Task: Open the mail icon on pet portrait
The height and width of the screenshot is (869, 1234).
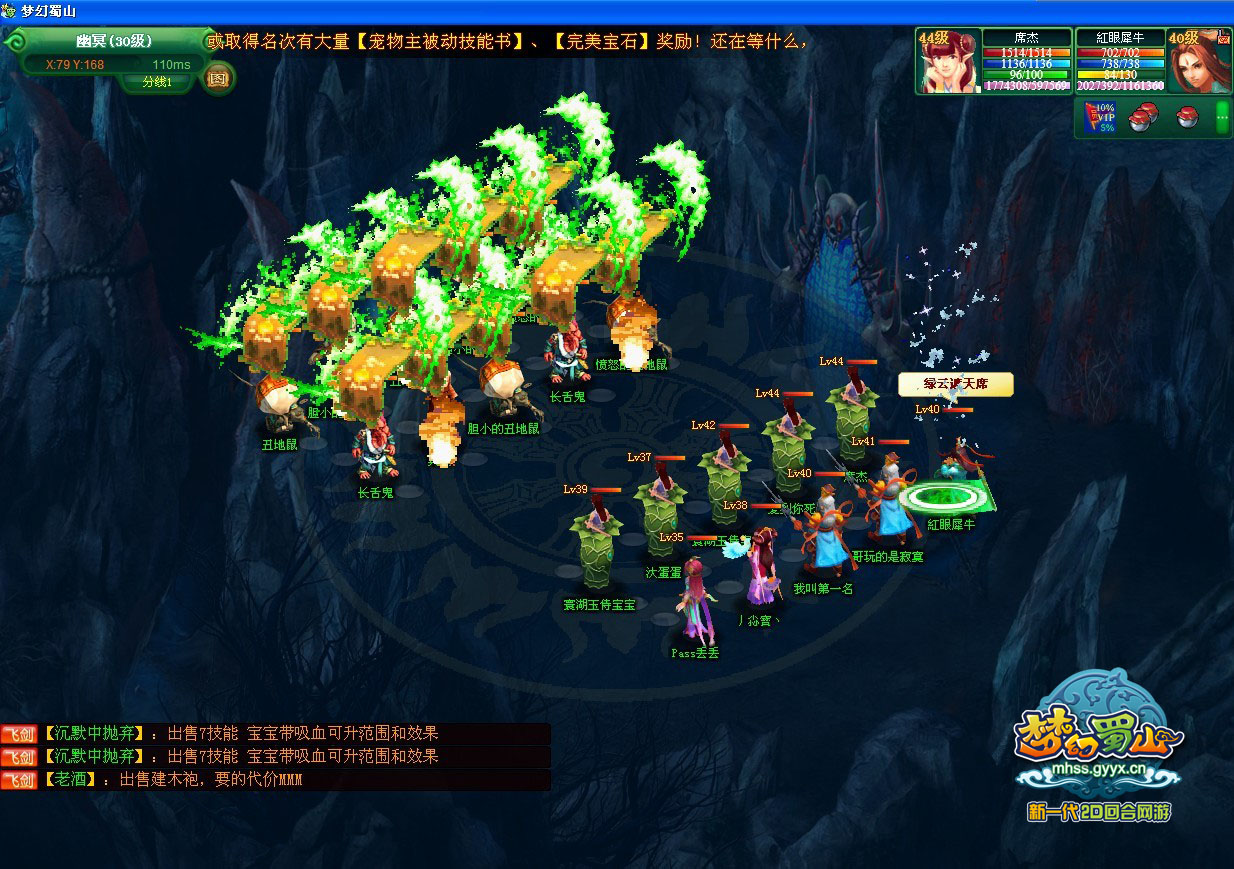Action: 1222,38
